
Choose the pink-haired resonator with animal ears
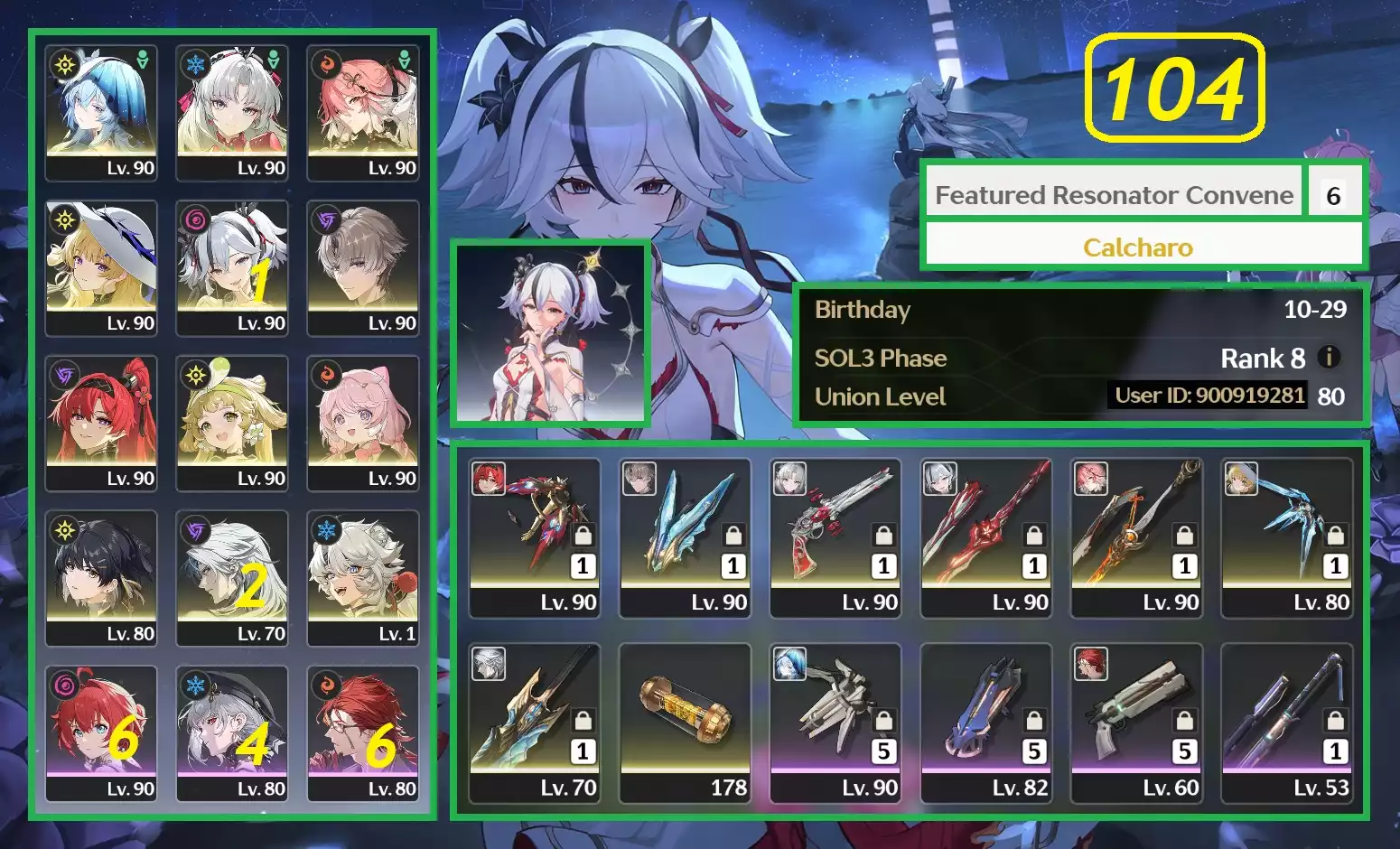tap(363, 424)
